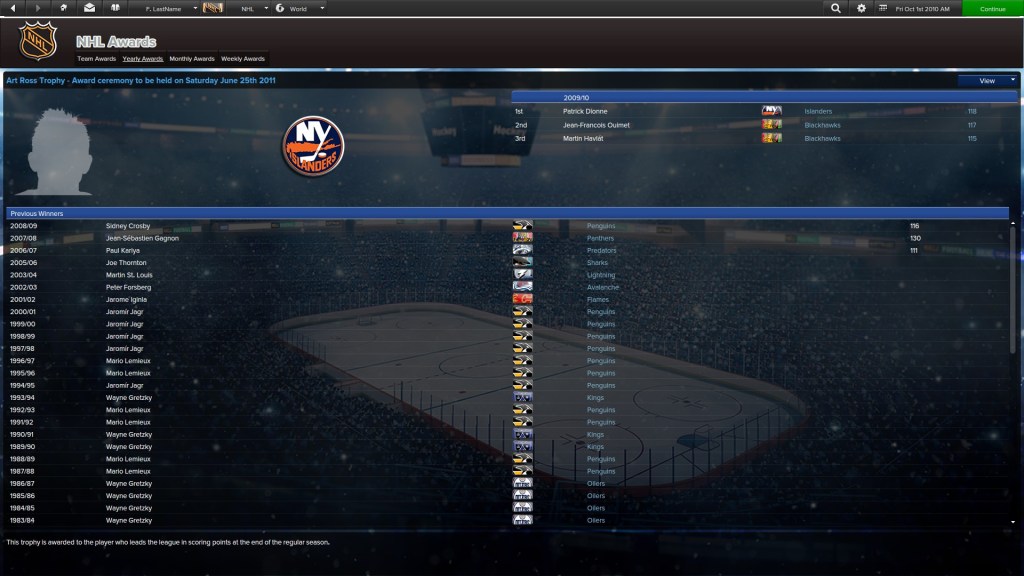Open the World menu
This screenshot has width=1024, height=576.
click(x=300, y=8)
